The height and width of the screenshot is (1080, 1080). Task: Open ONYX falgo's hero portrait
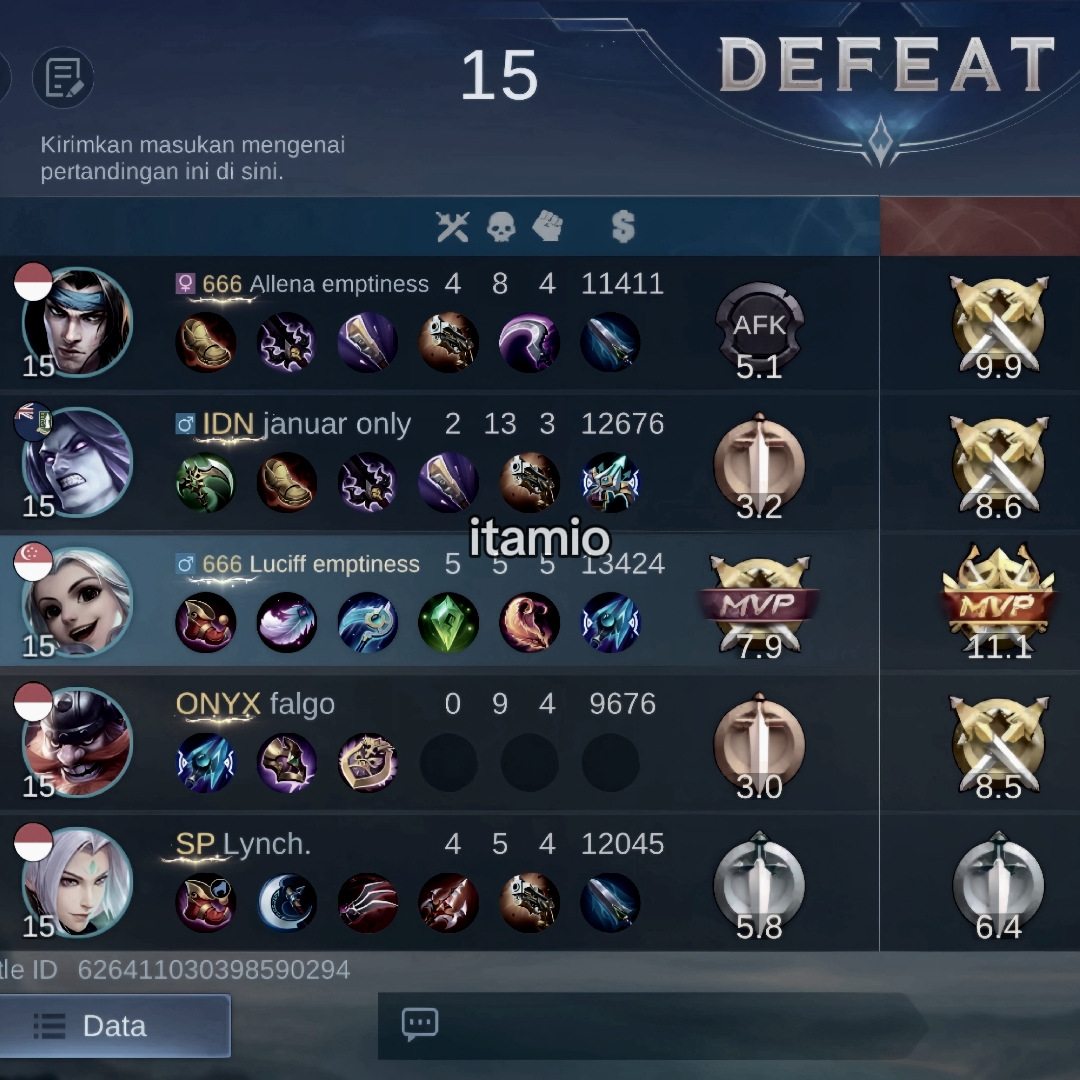point(77,742)
